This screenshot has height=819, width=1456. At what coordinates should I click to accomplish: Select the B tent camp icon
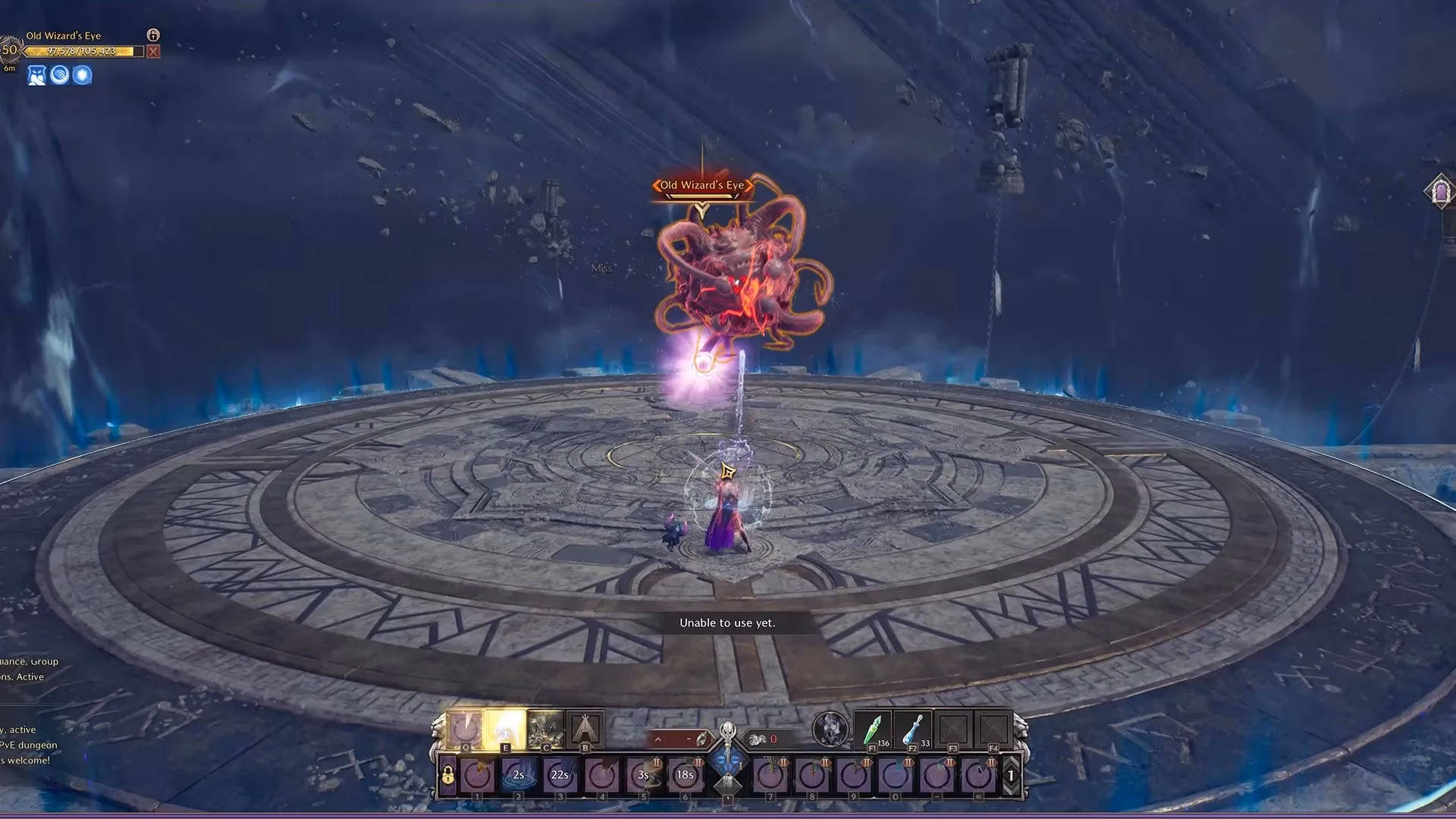585,728
